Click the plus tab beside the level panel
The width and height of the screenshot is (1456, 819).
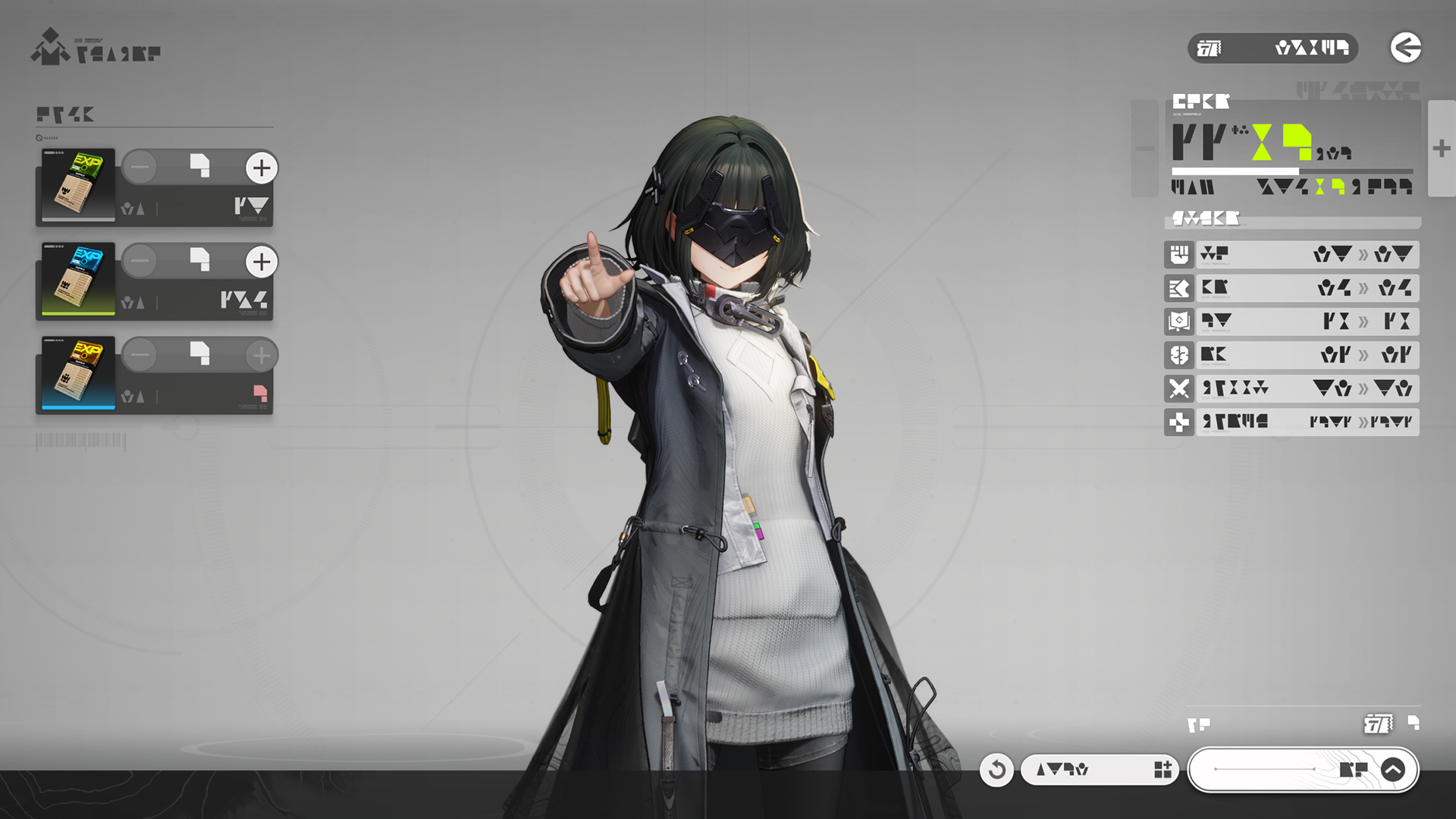tap(1442, 149)
